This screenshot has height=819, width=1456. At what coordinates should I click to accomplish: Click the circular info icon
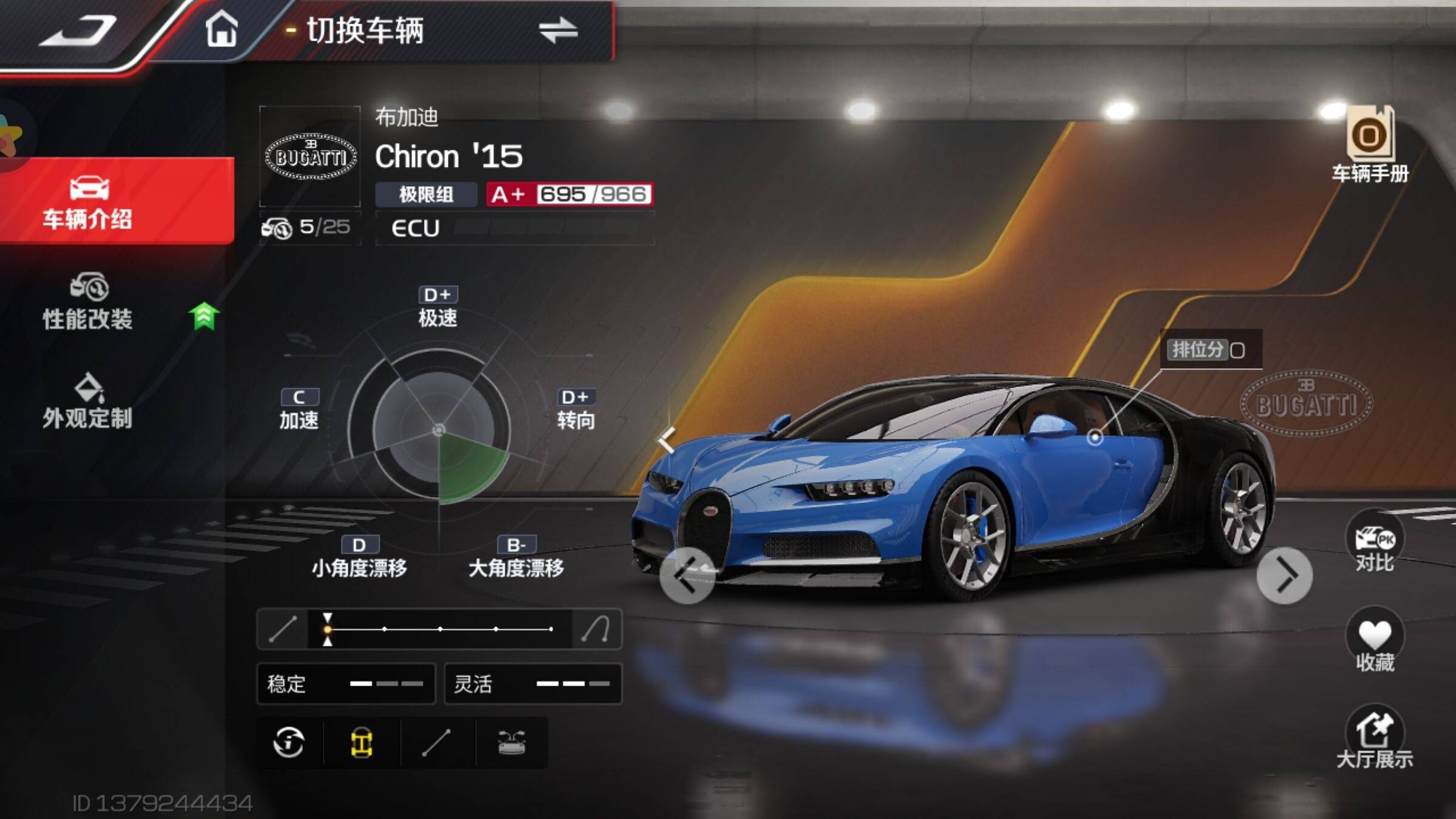click(289, 743)
